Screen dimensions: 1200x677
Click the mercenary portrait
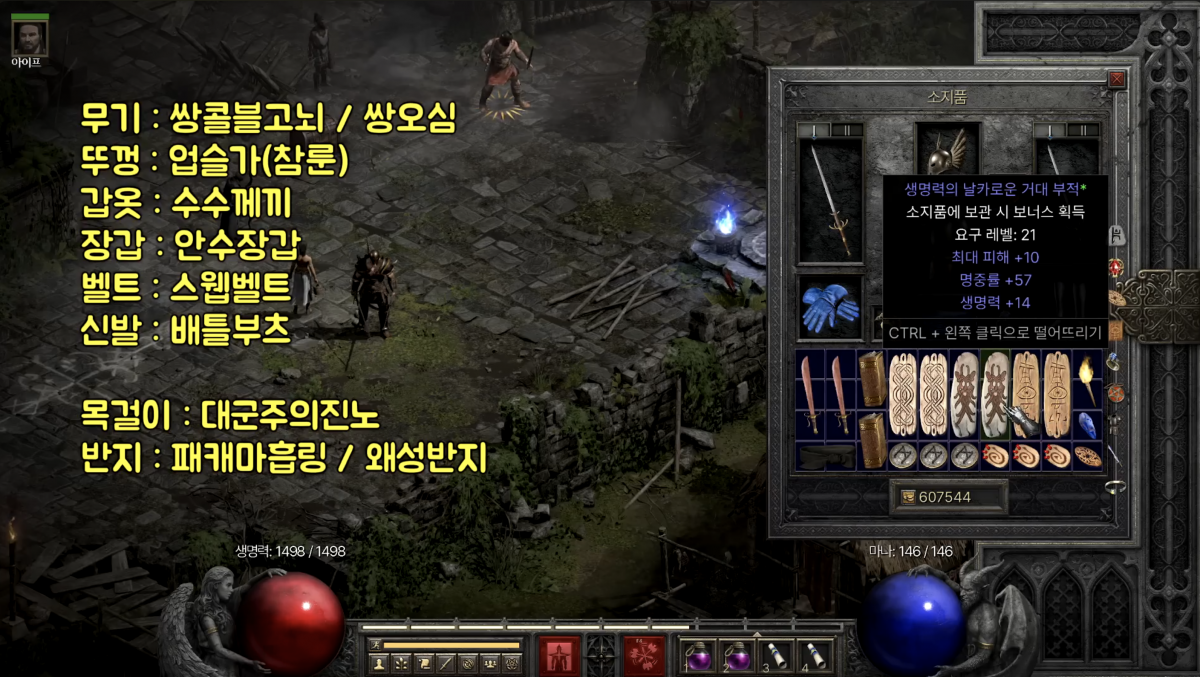point(29,37)
